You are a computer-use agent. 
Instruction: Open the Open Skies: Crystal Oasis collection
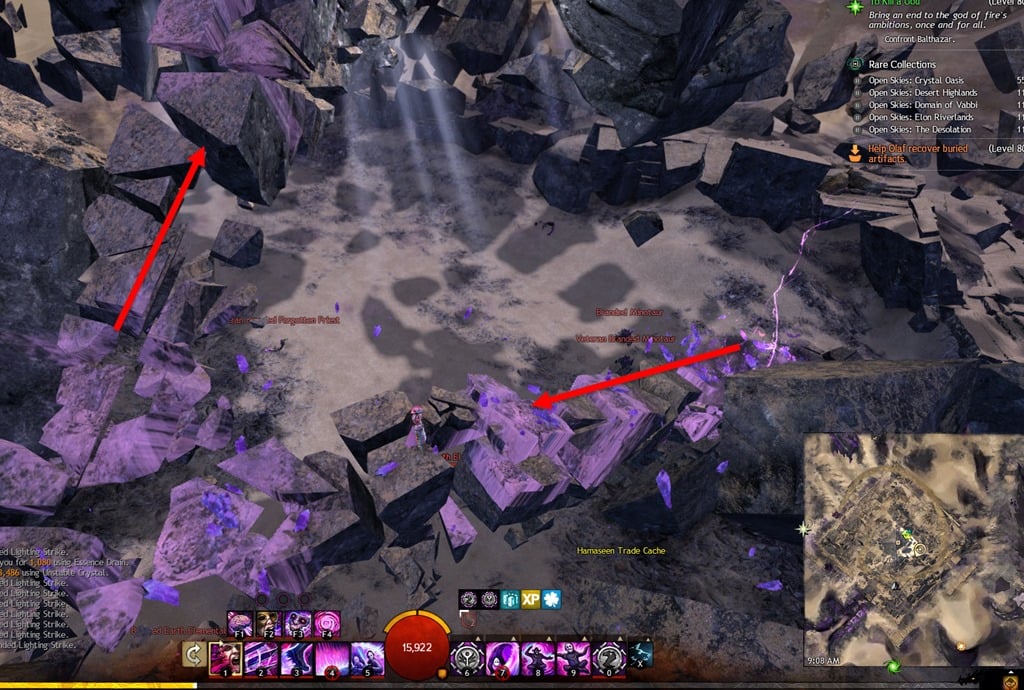point(922,80)
